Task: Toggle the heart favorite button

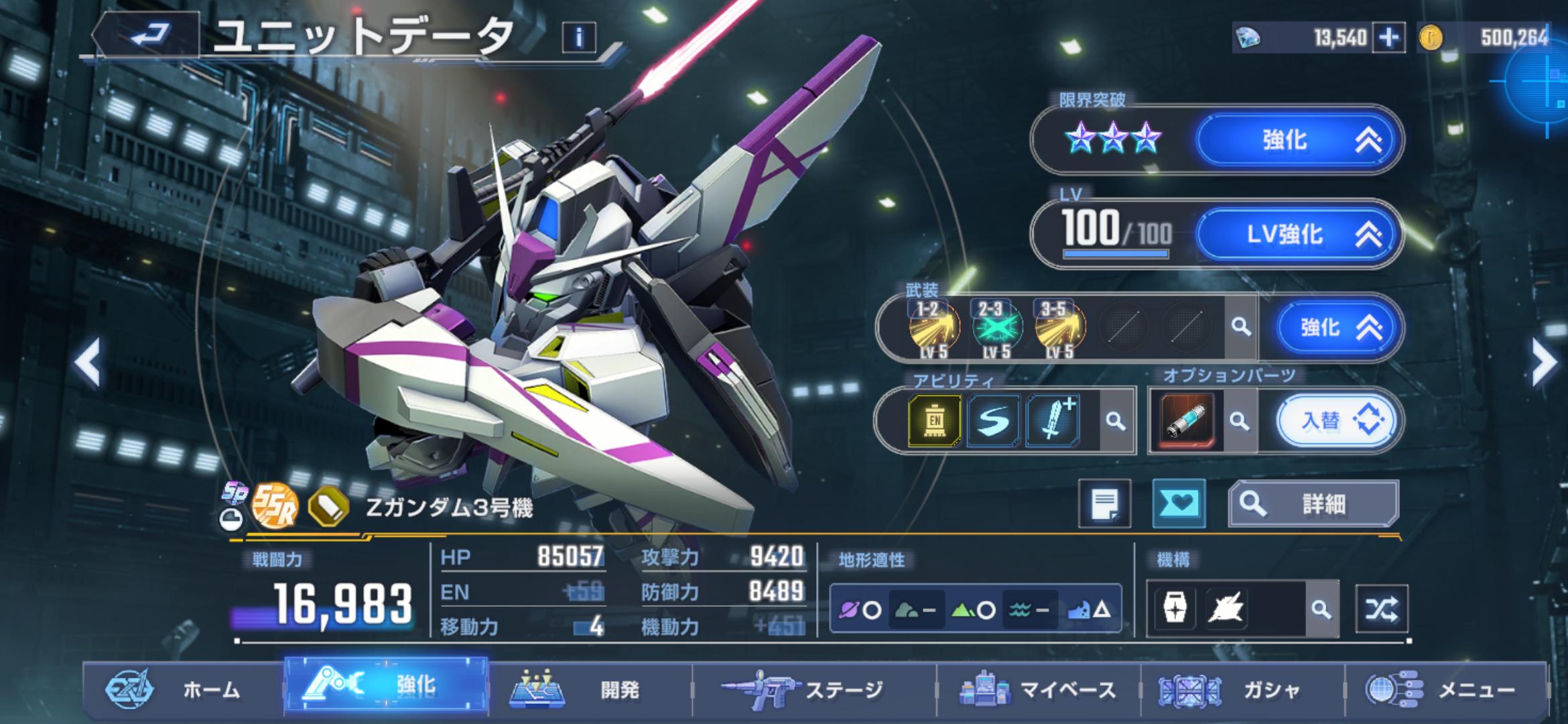Action: click(1179, 503)
